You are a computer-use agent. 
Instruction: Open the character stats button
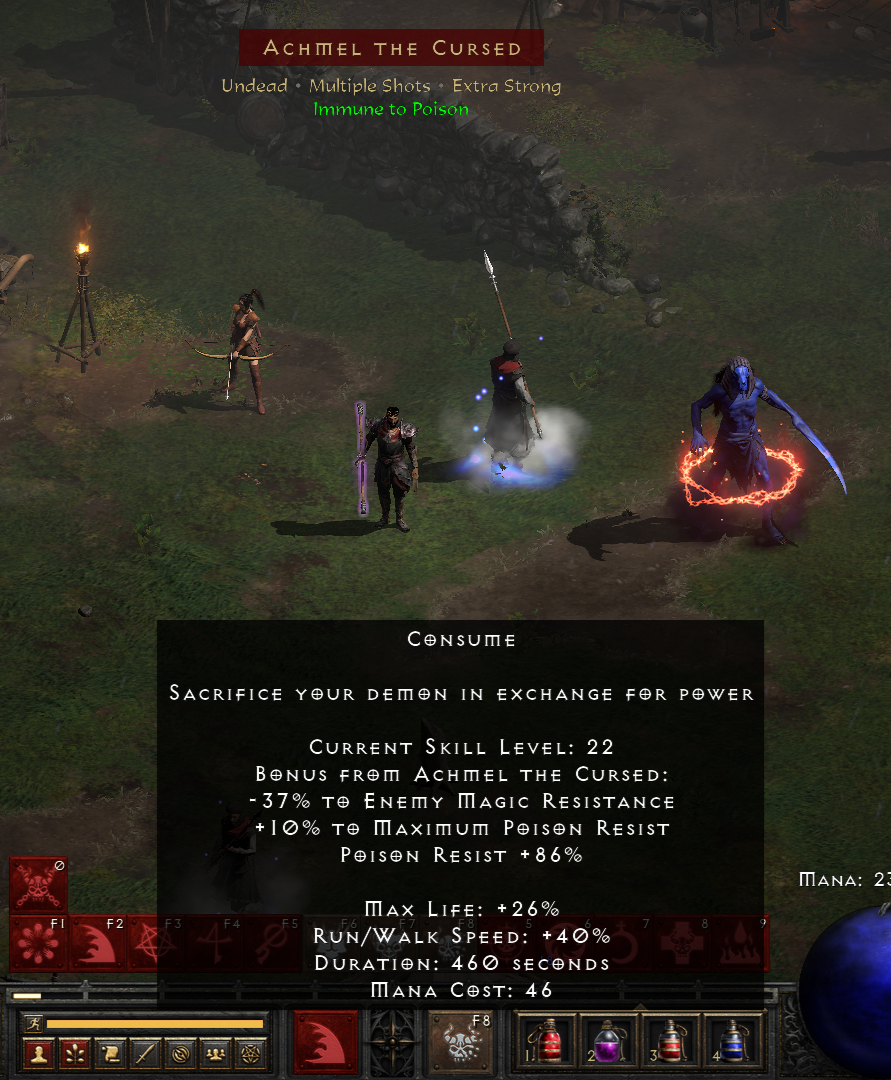pos(39,1054)
